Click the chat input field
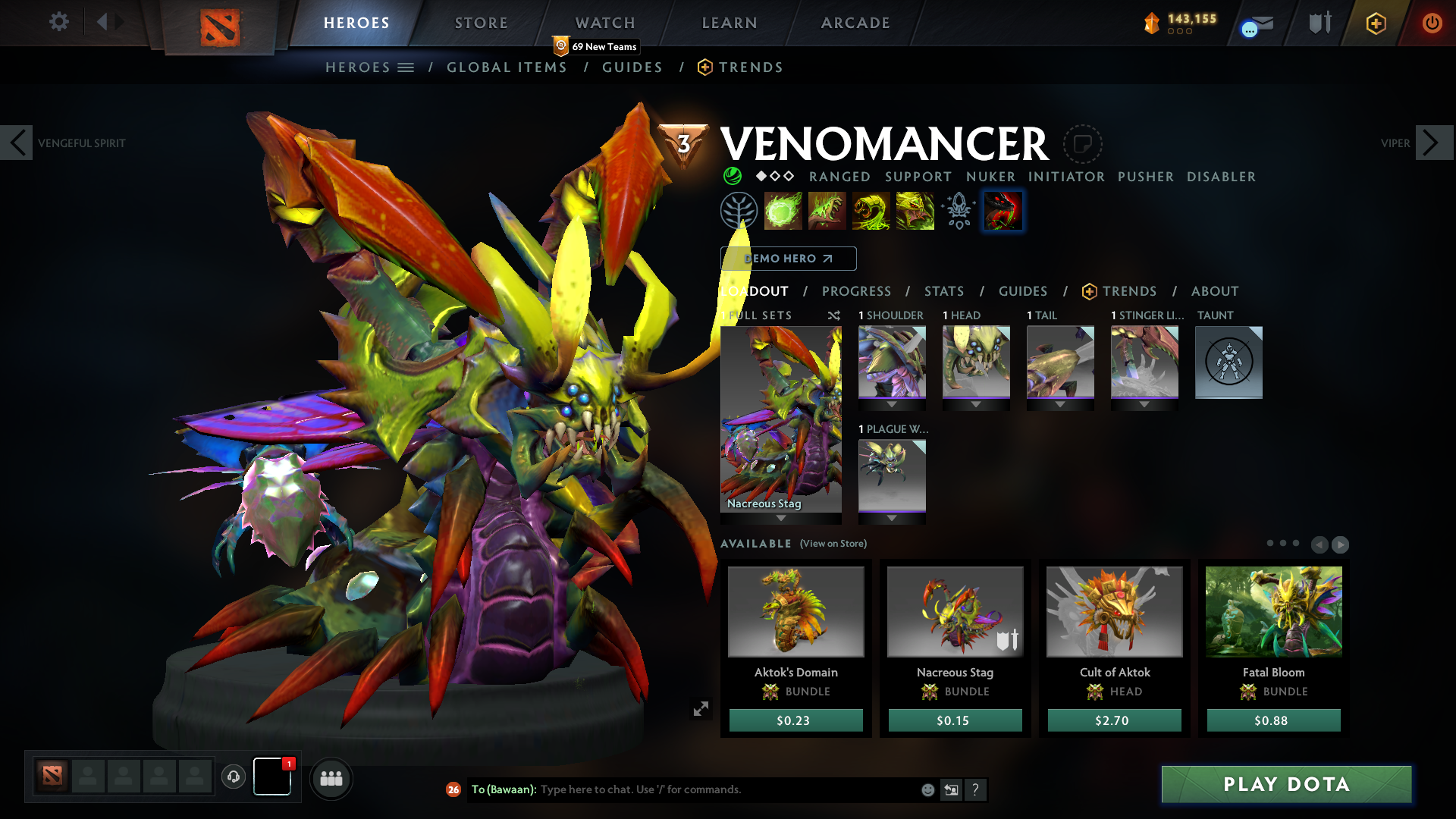 (x=728, y=789)
